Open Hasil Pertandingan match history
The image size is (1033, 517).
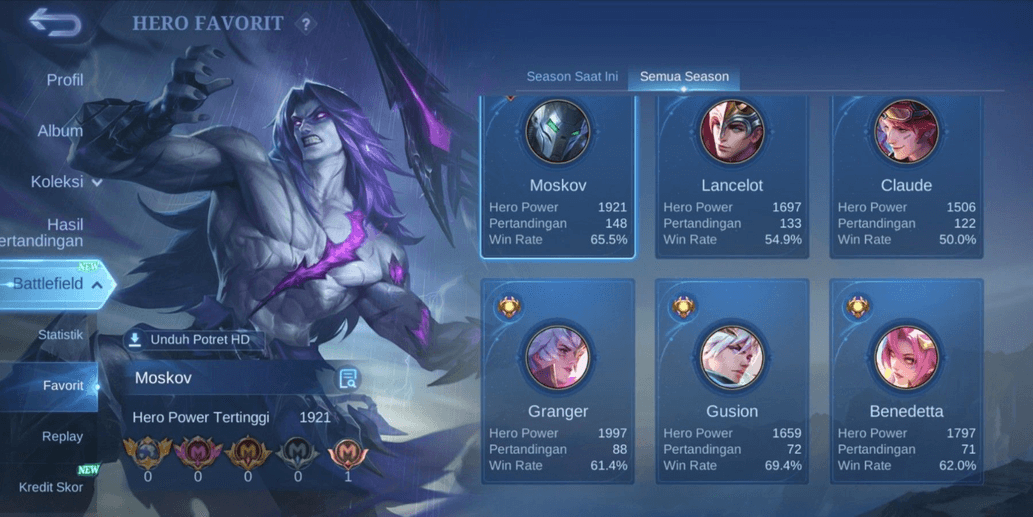coord(55,233)
